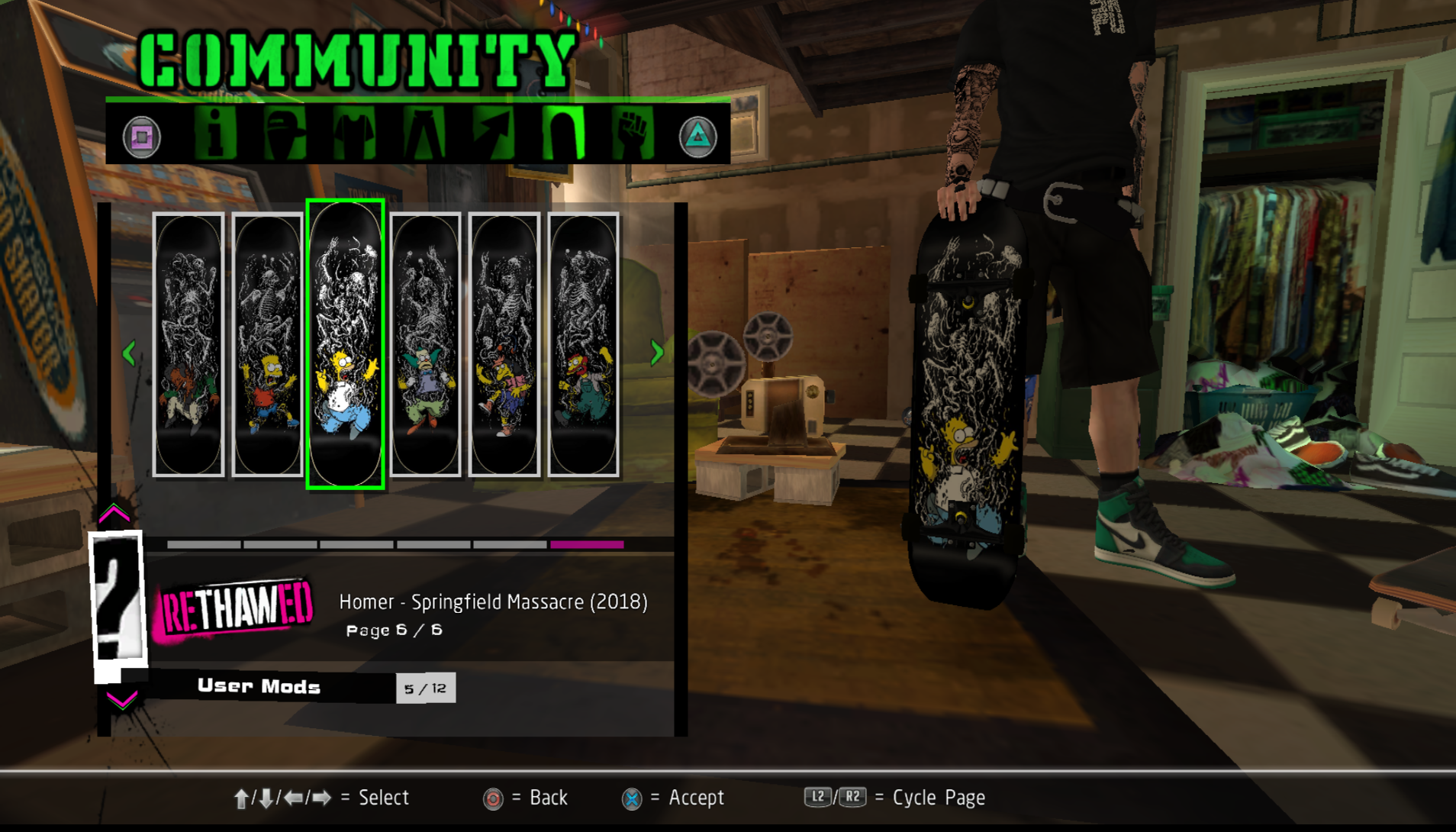
Task: Open the pants category tab
Action: coord(424,134)
